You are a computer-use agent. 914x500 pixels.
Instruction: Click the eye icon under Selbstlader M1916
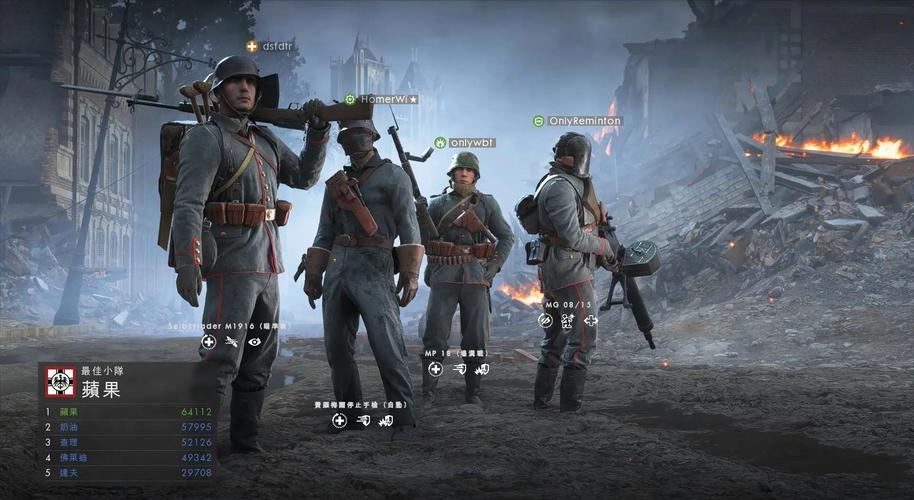(x=255, y=342)
